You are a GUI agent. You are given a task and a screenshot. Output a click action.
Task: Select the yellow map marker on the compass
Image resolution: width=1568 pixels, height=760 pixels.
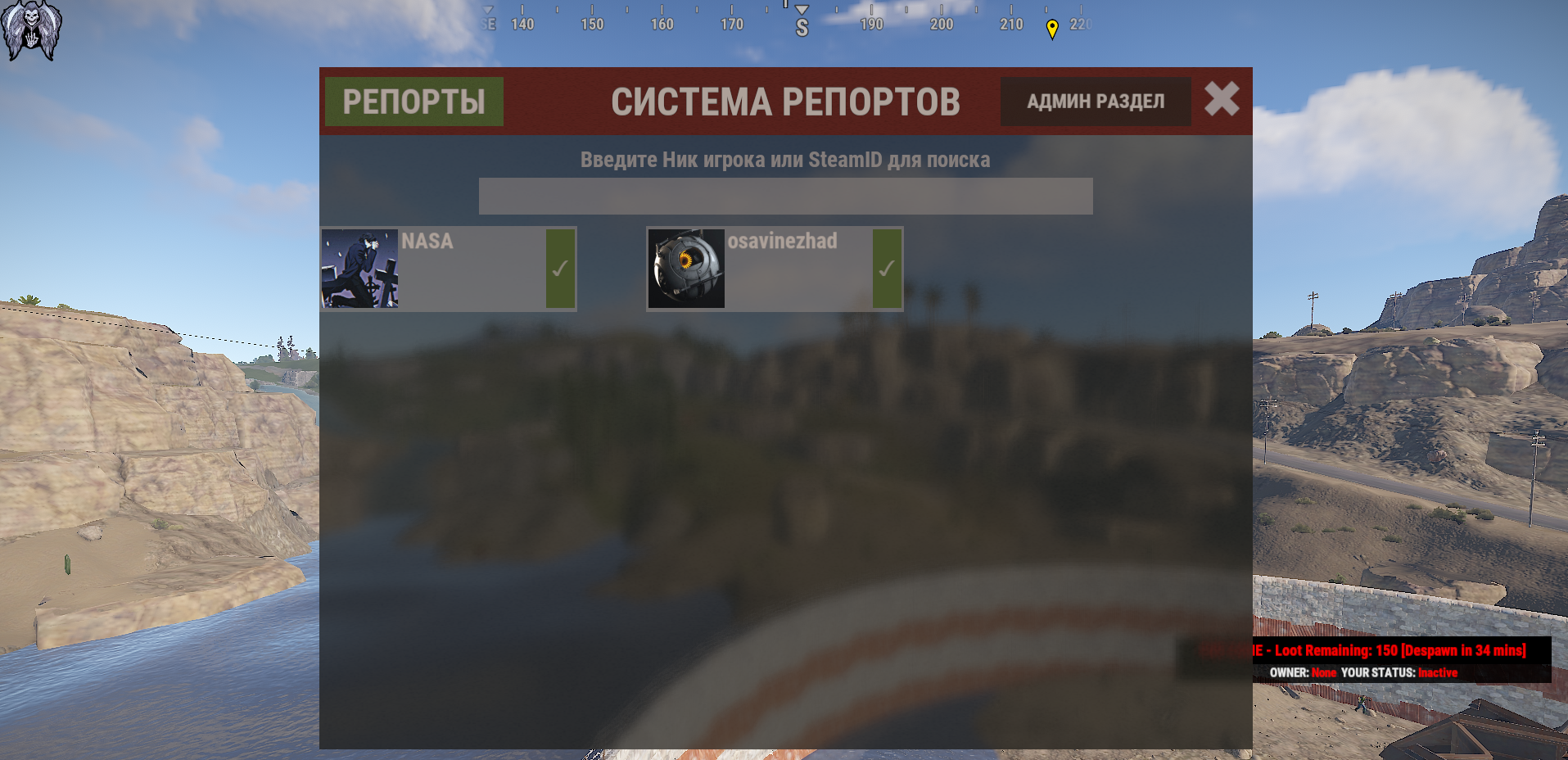coord(1052,26)
